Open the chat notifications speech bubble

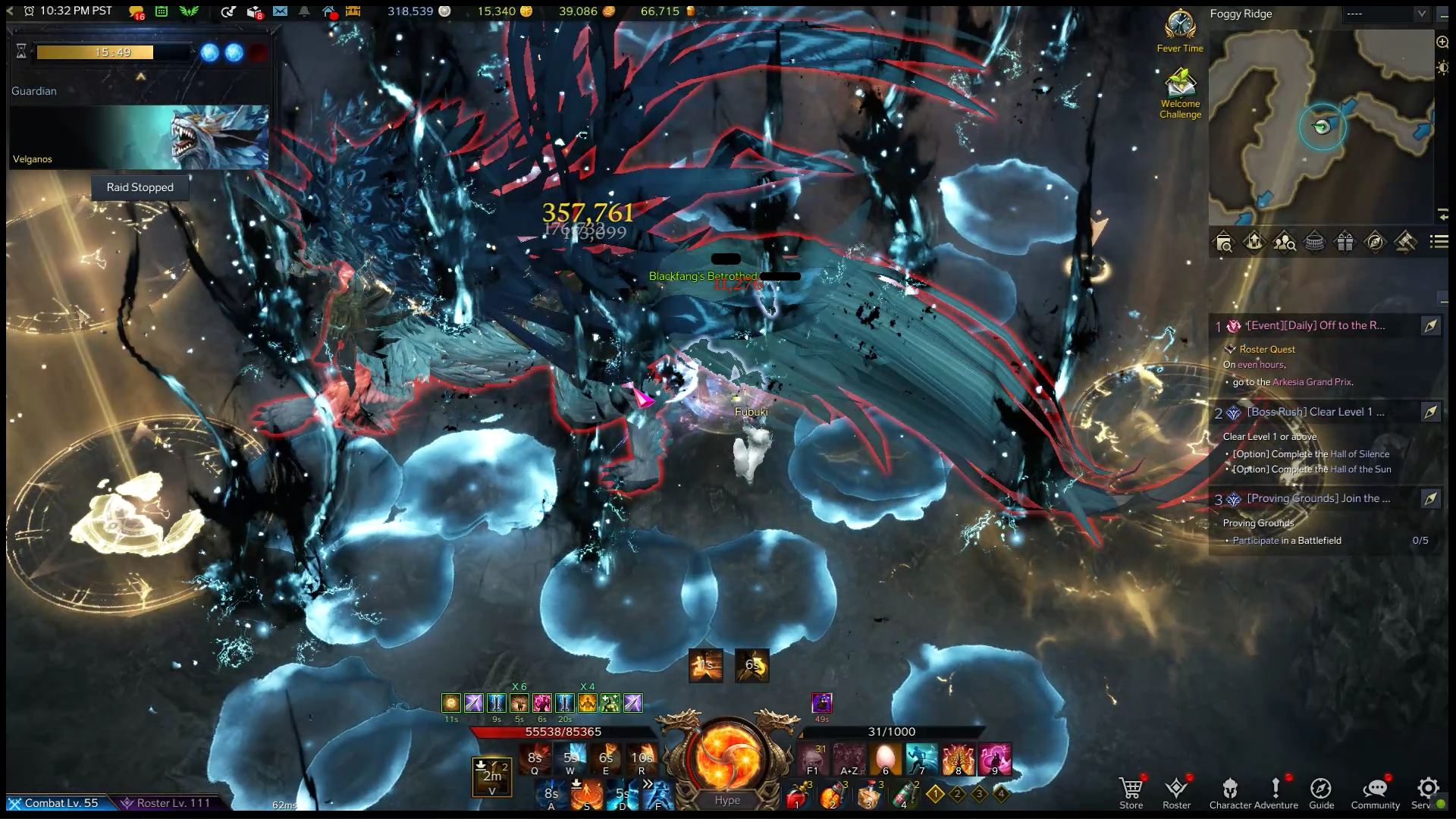click(136, 11)
